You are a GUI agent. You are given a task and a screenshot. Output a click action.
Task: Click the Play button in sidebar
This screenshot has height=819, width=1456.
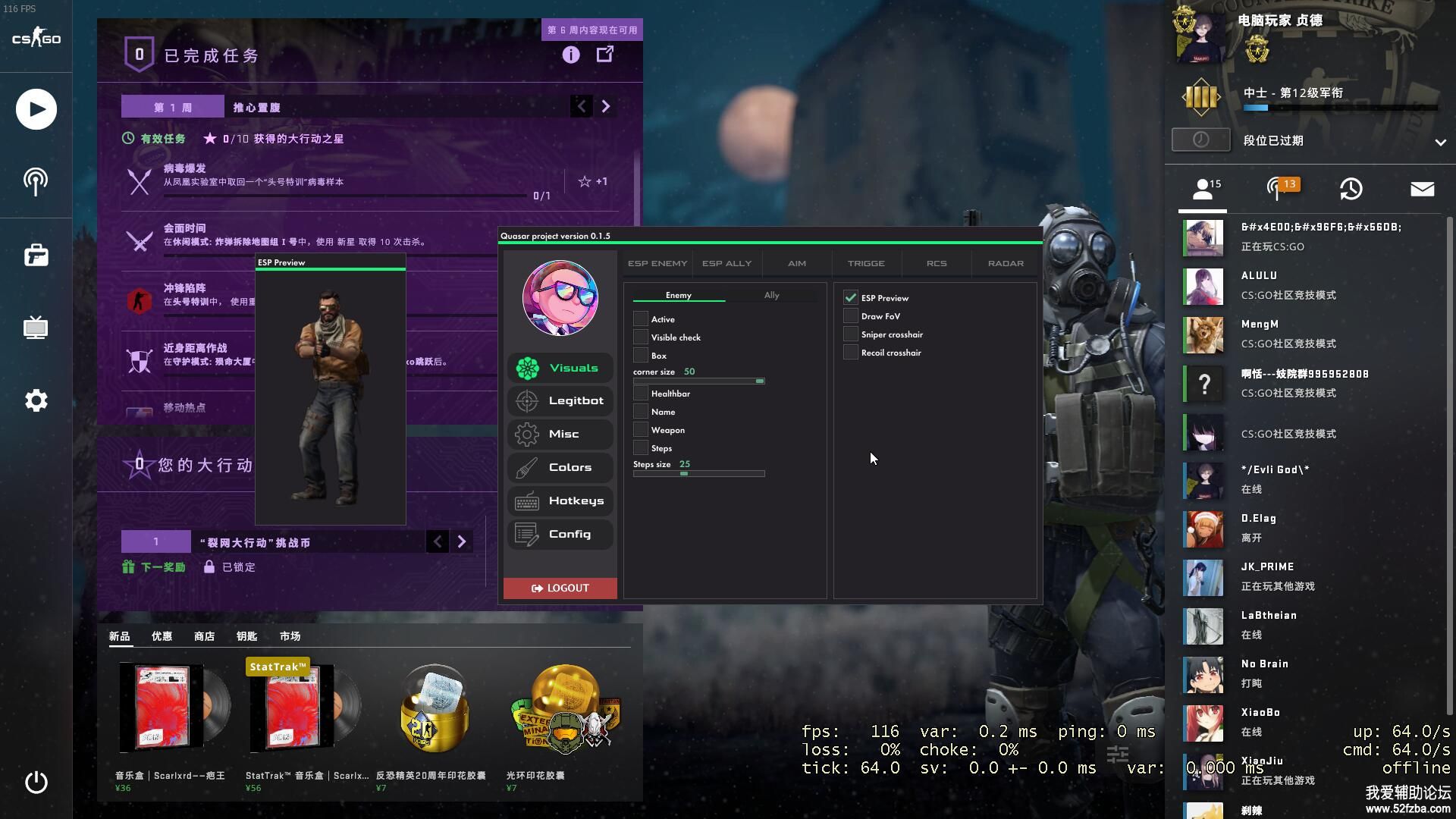point(36,109)
